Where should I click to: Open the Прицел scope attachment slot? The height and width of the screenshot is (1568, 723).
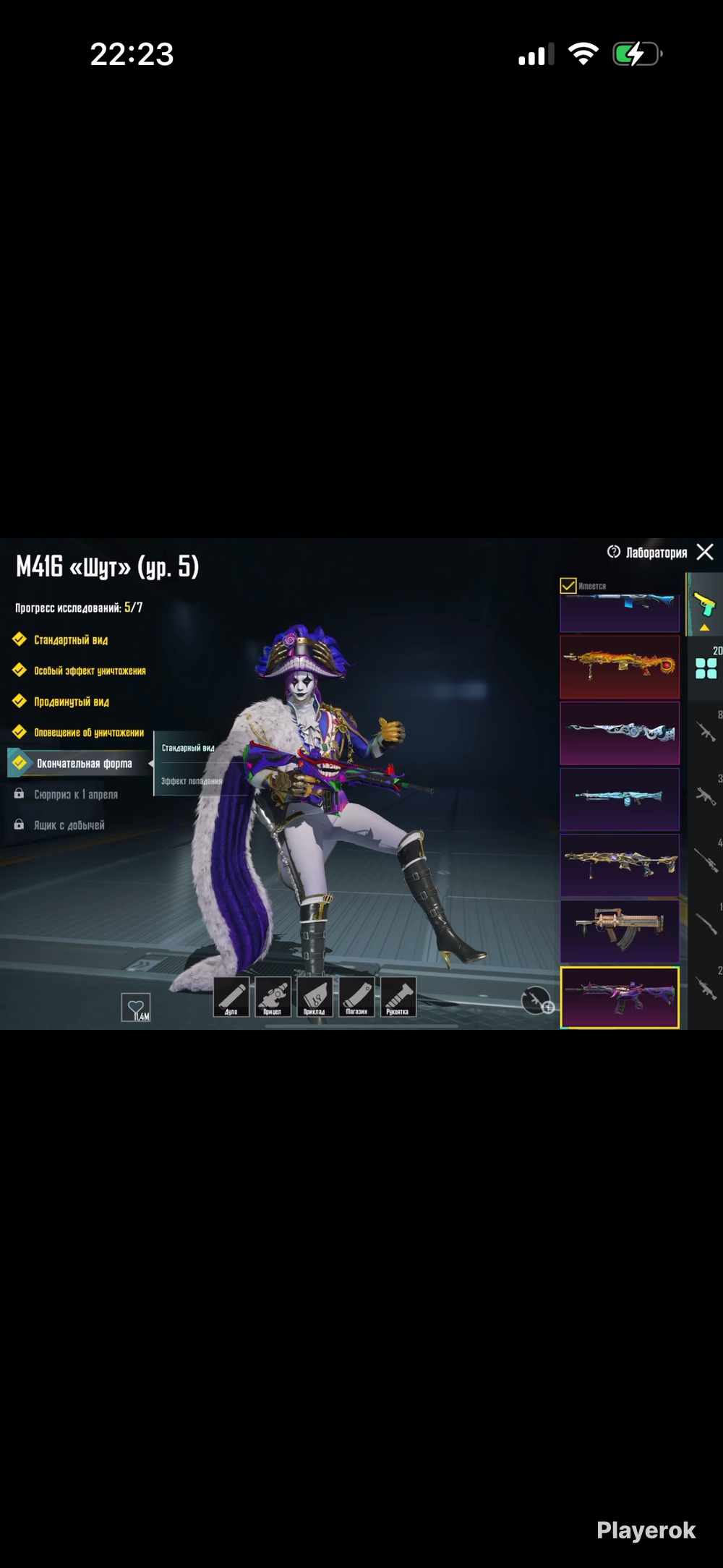[x=273, y=997]
